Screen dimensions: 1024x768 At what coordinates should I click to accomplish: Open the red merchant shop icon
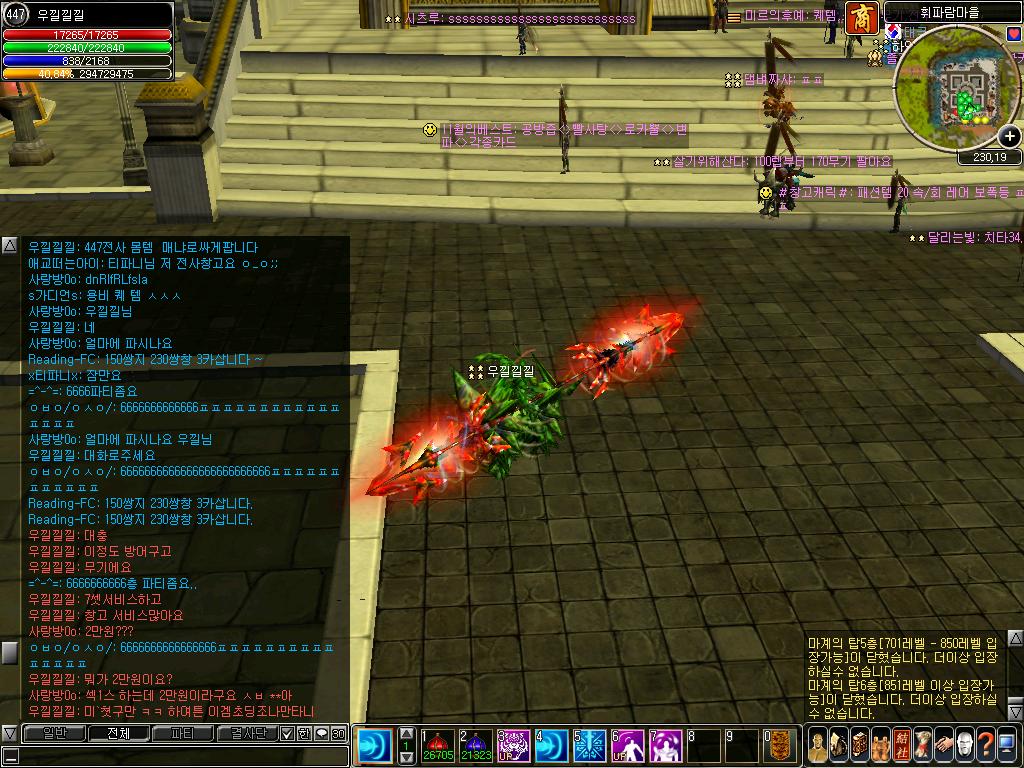pyautogui.click(x=862, y=18)
